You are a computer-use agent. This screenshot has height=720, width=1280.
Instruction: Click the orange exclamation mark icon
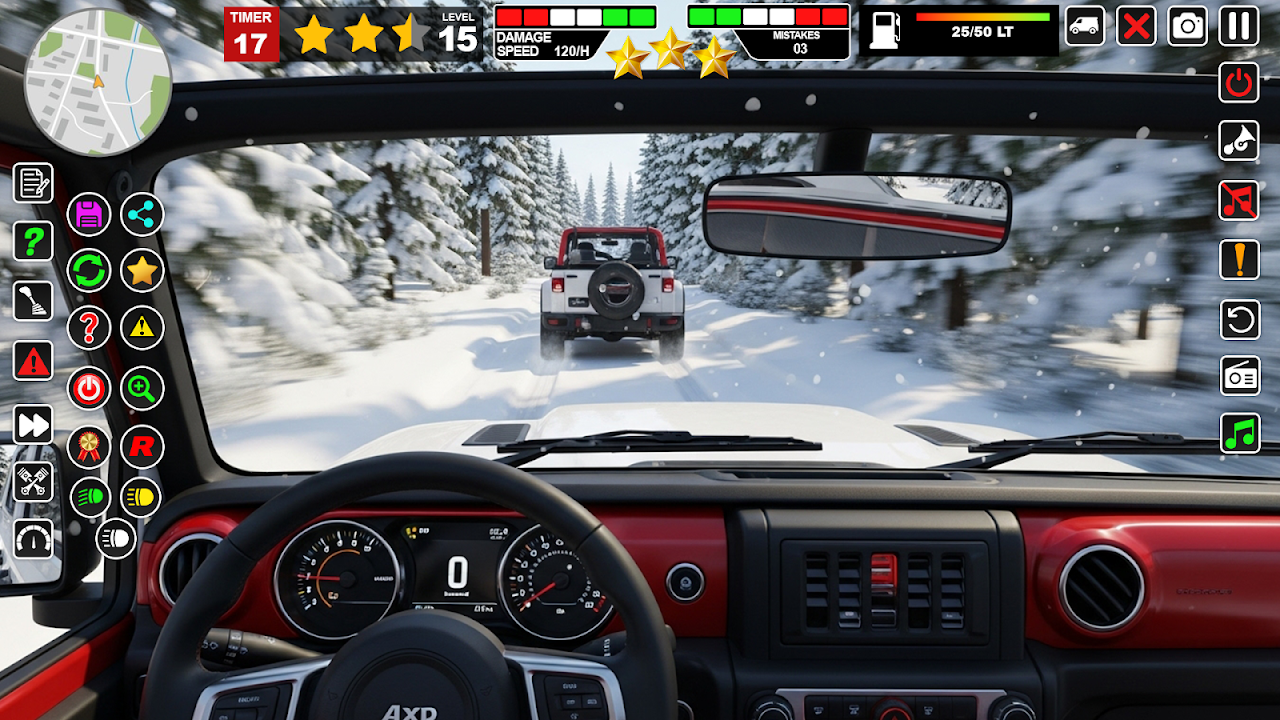1239,260
